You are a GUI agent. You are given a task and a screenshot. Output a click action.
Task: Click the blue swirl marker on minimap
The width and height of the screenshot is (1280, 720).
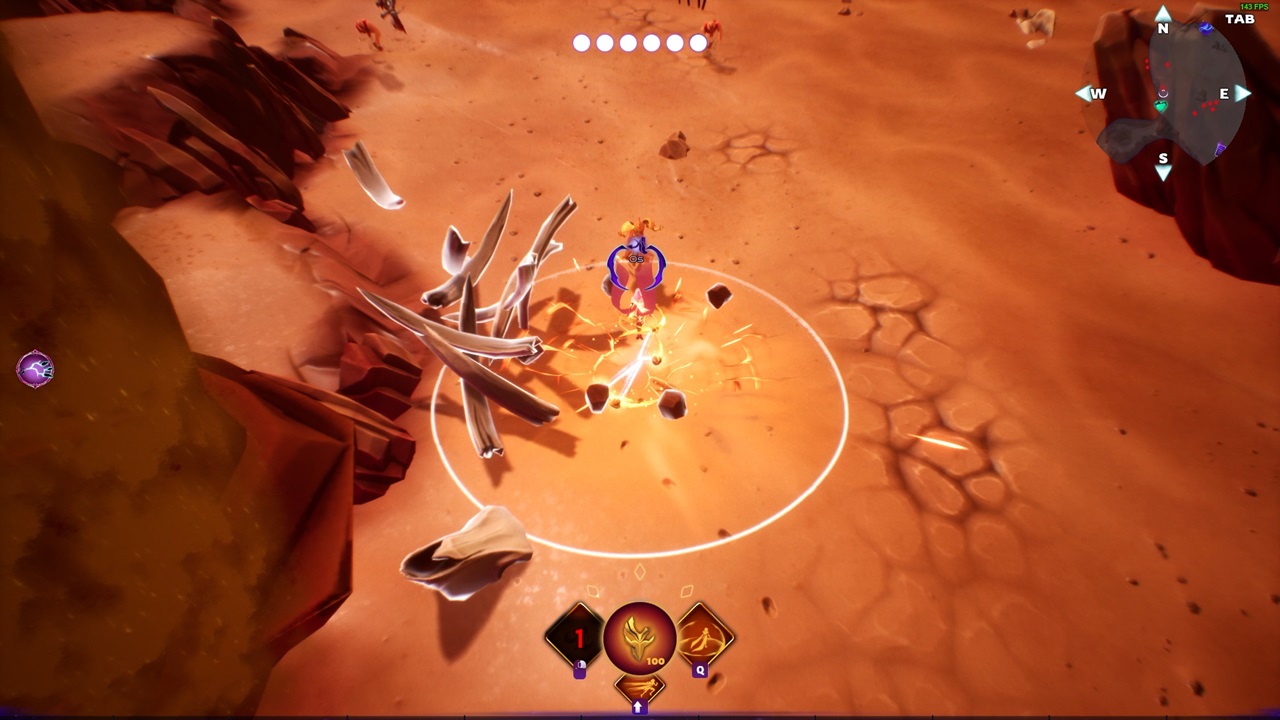click(x=1206, y=29)
